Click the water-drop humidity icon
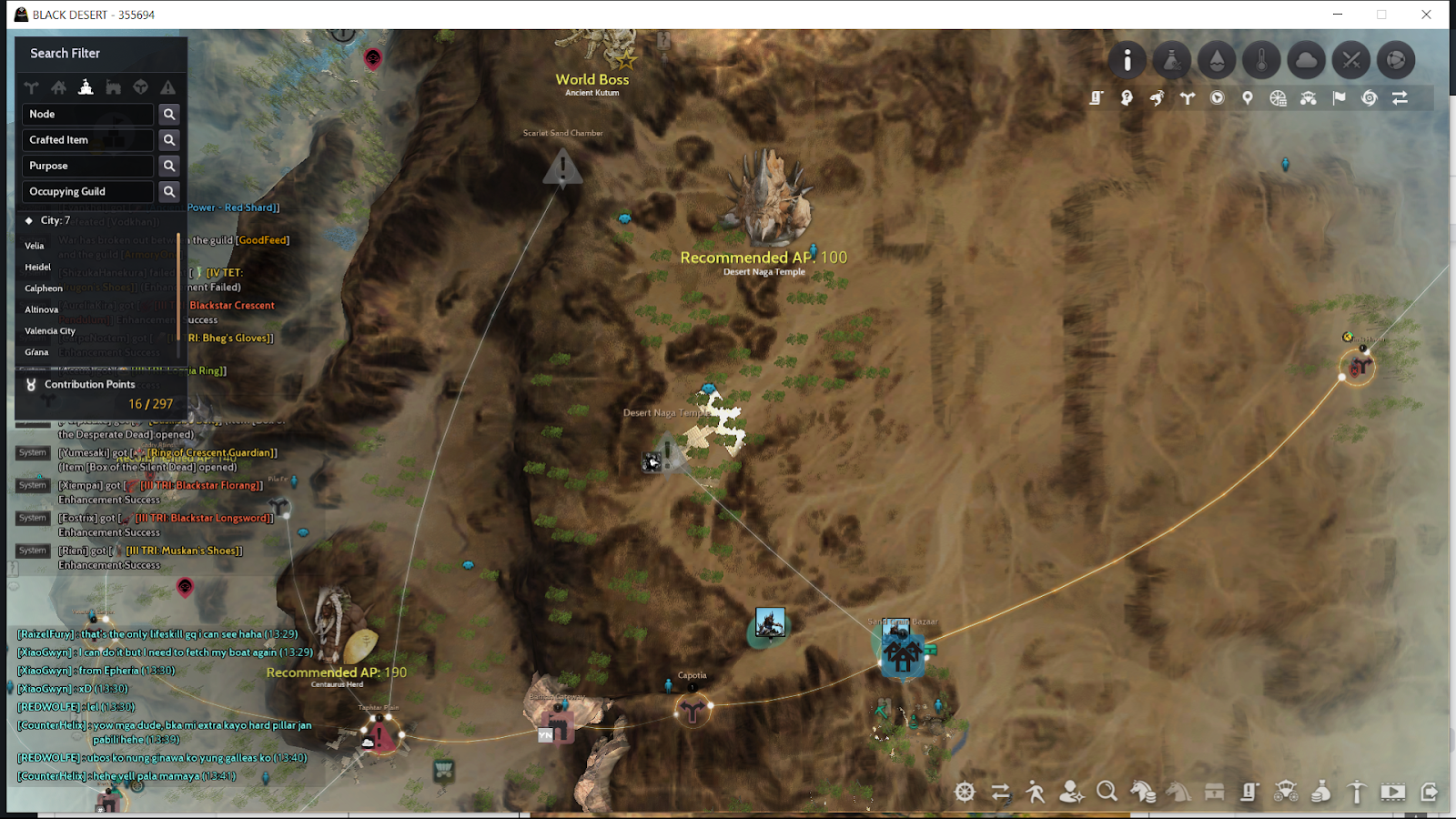This screenshot has width=1456, height=819. tap(1217, 60)
